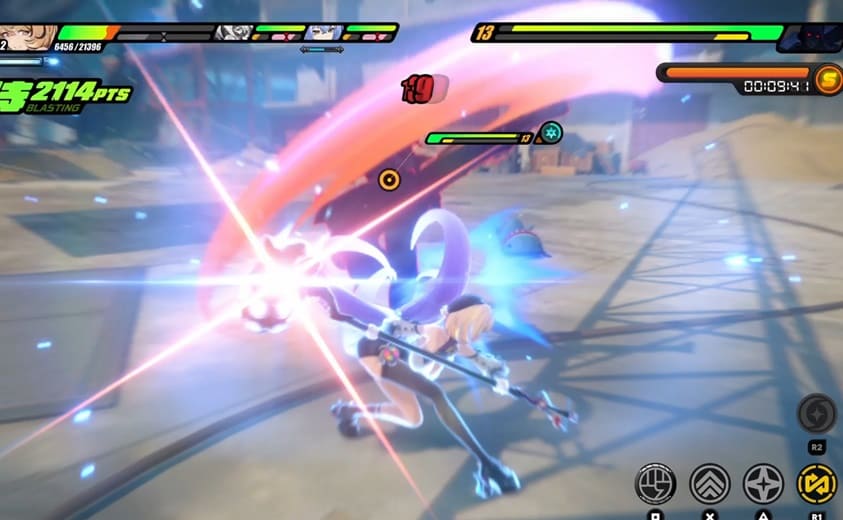Trigger the yellow character swap button
The width and height of the screenshot is (843, 520).
click(816, 484)
